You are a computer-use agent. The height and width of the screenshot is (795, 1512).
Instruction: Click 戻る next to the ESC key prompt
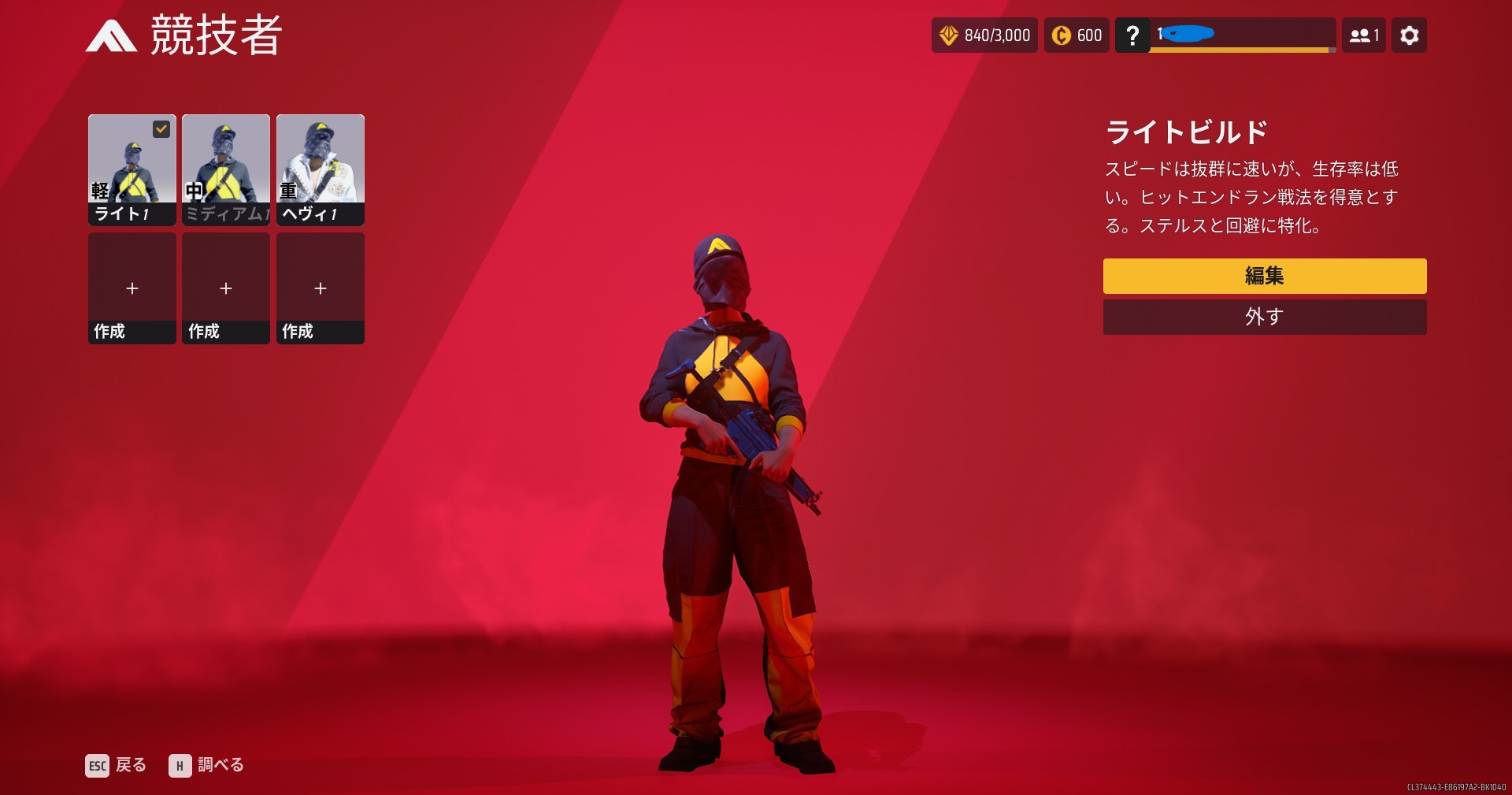132,765
